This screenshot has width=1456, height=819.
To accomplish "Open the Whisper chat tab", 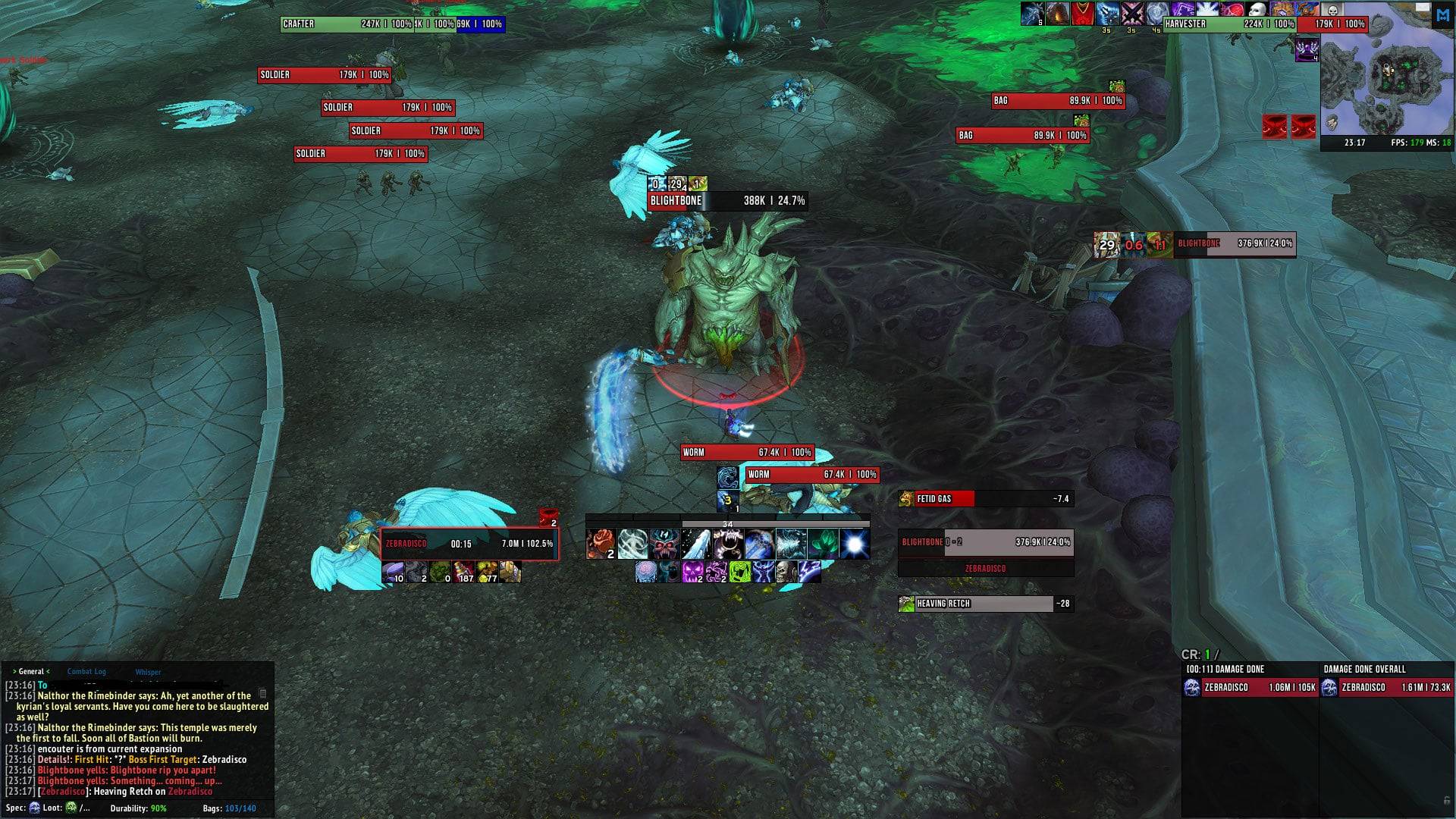I will click(148, 672).
